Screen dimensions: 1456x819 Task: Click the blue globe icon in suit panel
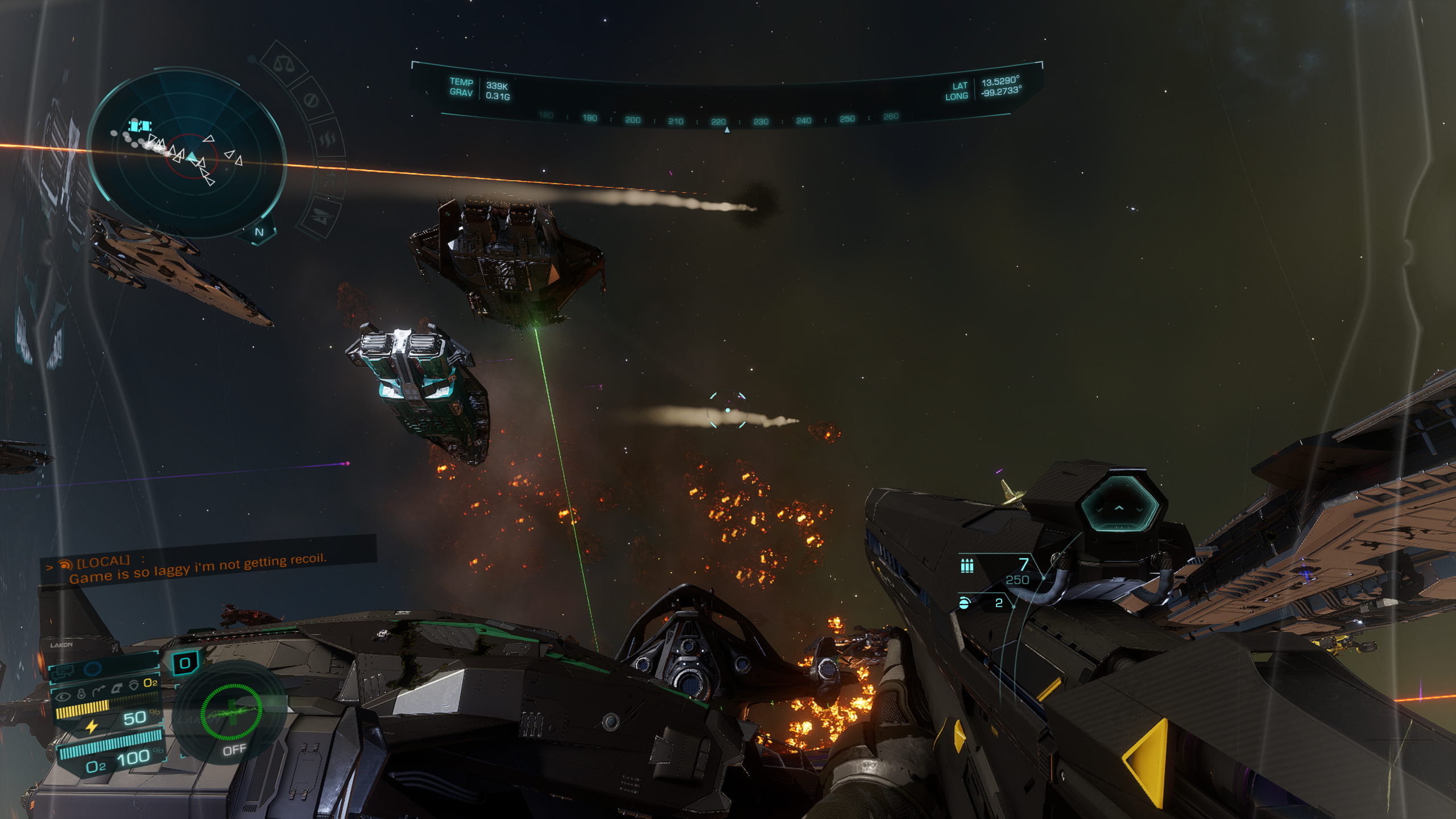[x=93, y=669]
